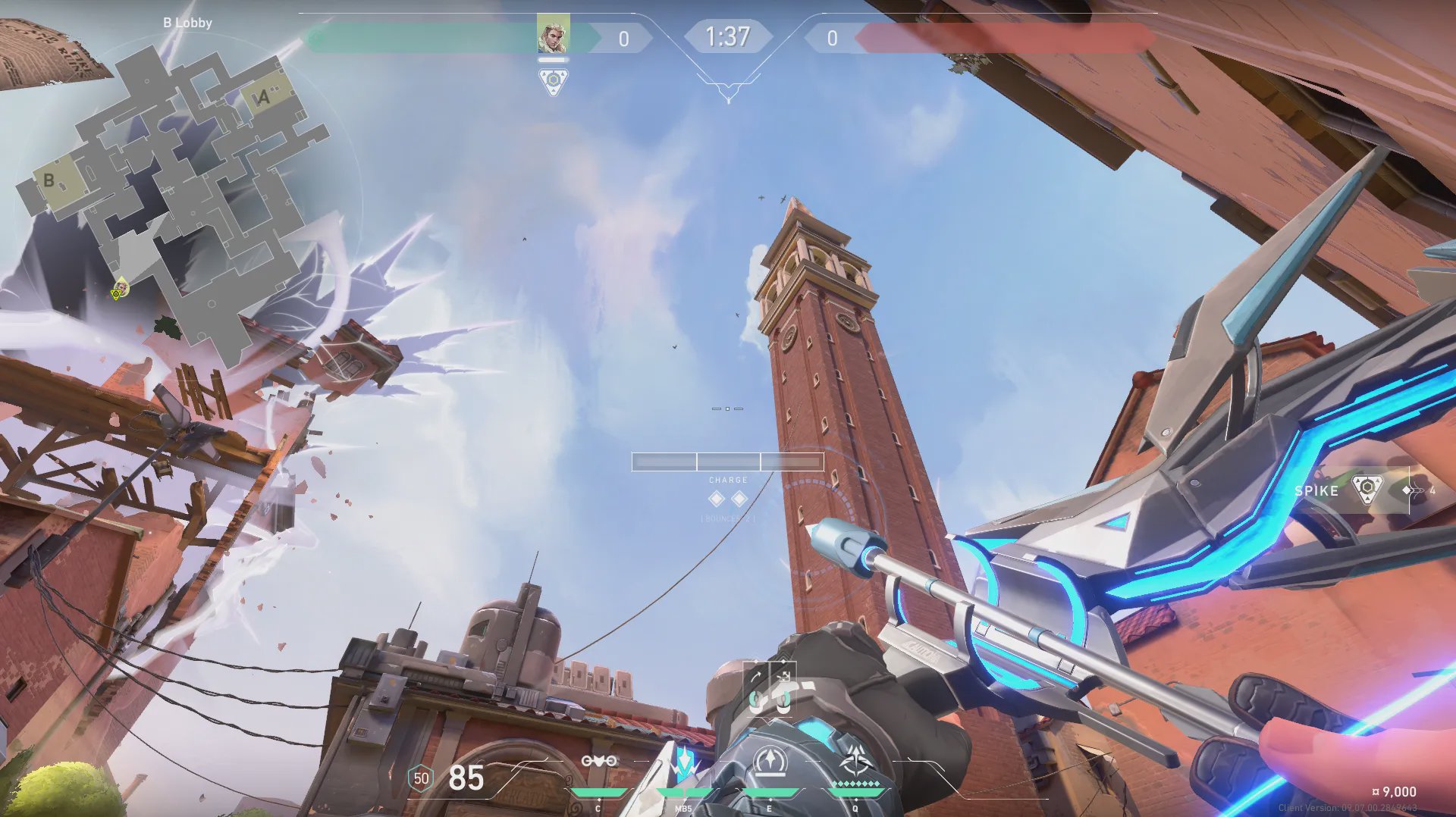Click the B site marker on the minimap
The height and width of the screenshot is (817, 1456).
tap(50, 180)
